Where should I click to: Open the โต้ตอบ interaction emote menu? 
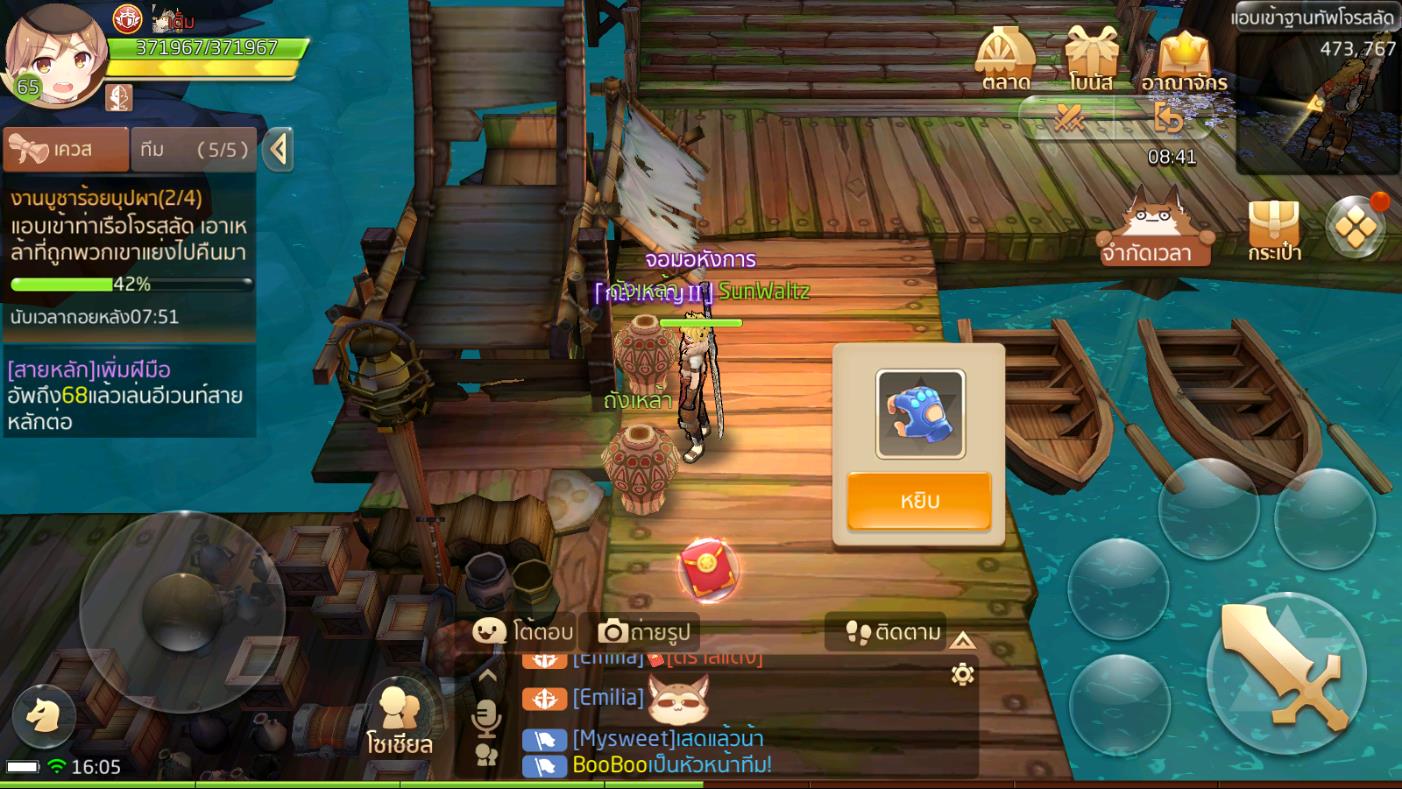point(523,632)
